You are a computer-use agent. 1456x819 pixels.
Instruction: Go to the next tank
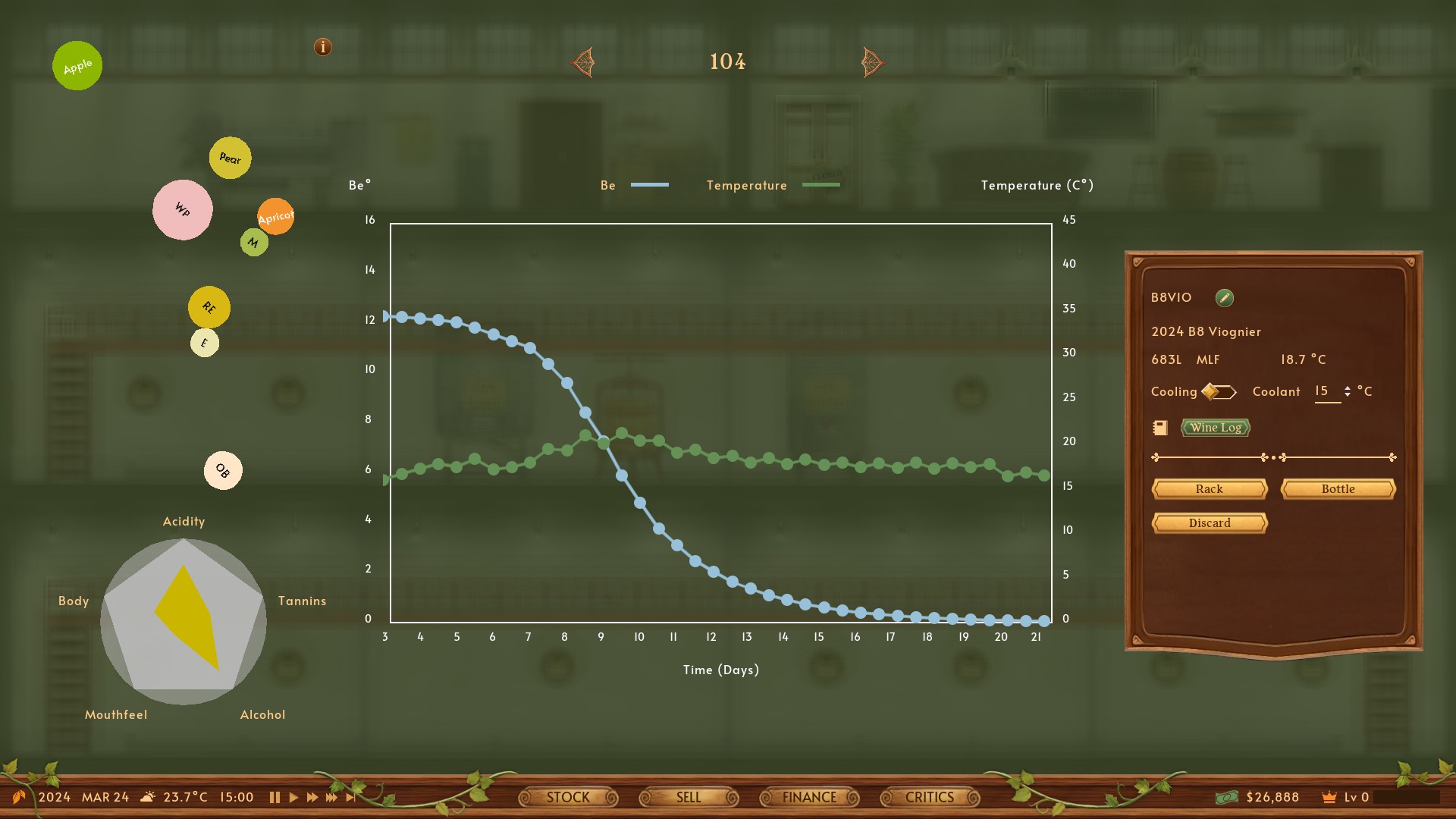[x=872, y=62]
